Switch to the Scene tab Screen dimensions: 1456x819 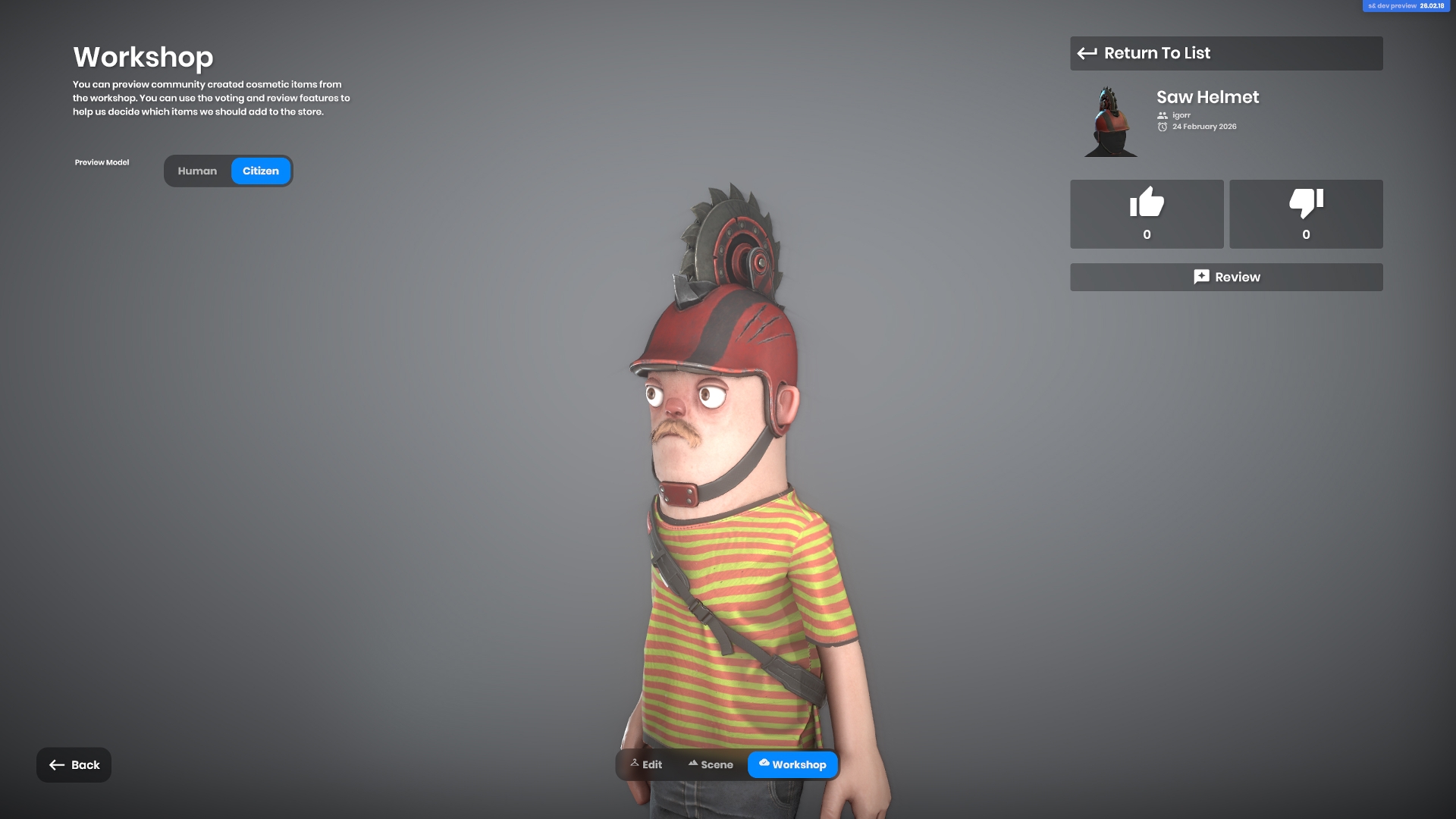(x=711, y=764)
